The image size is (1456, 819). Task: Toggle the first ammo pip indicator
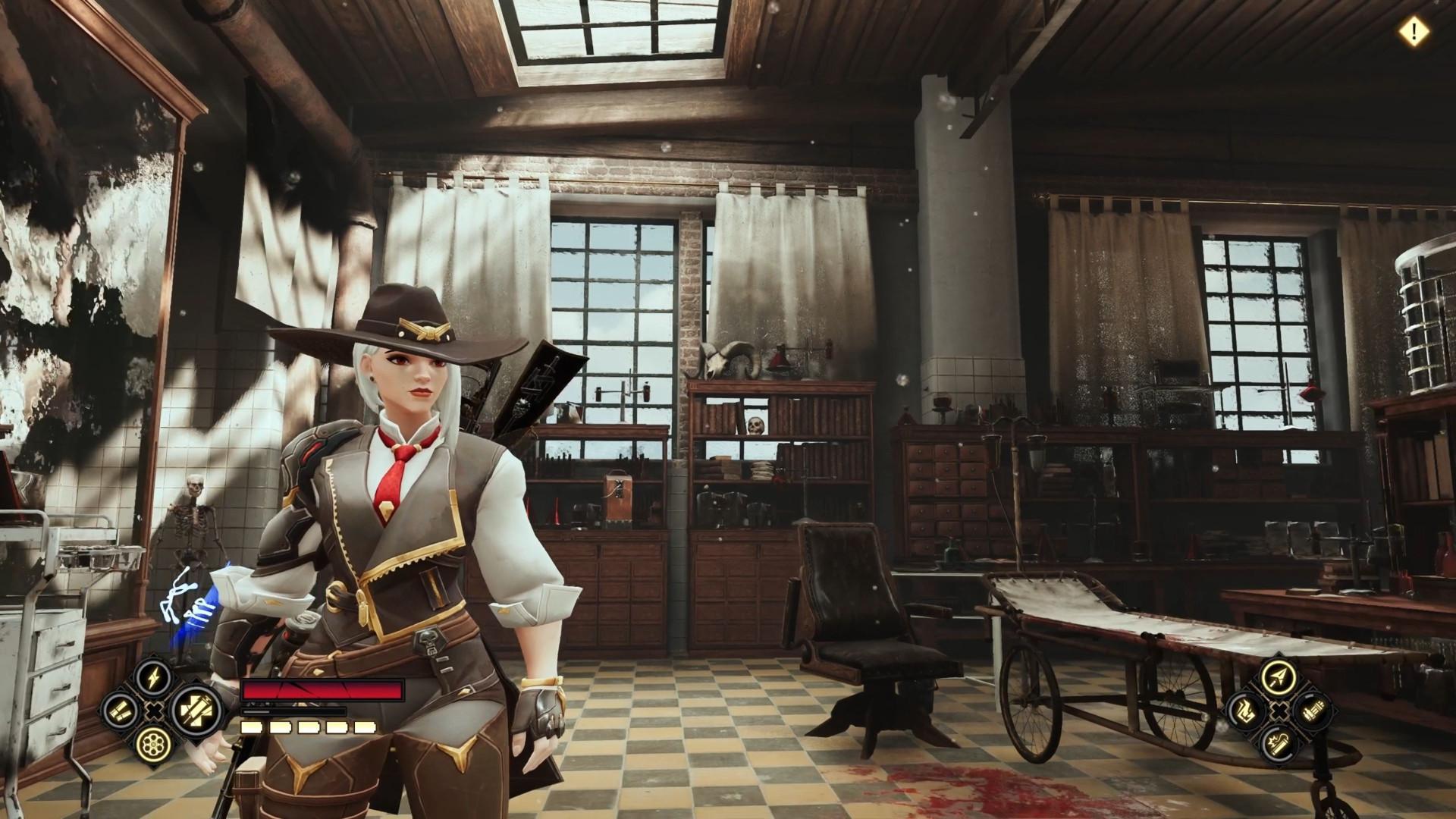coord(251,729)
